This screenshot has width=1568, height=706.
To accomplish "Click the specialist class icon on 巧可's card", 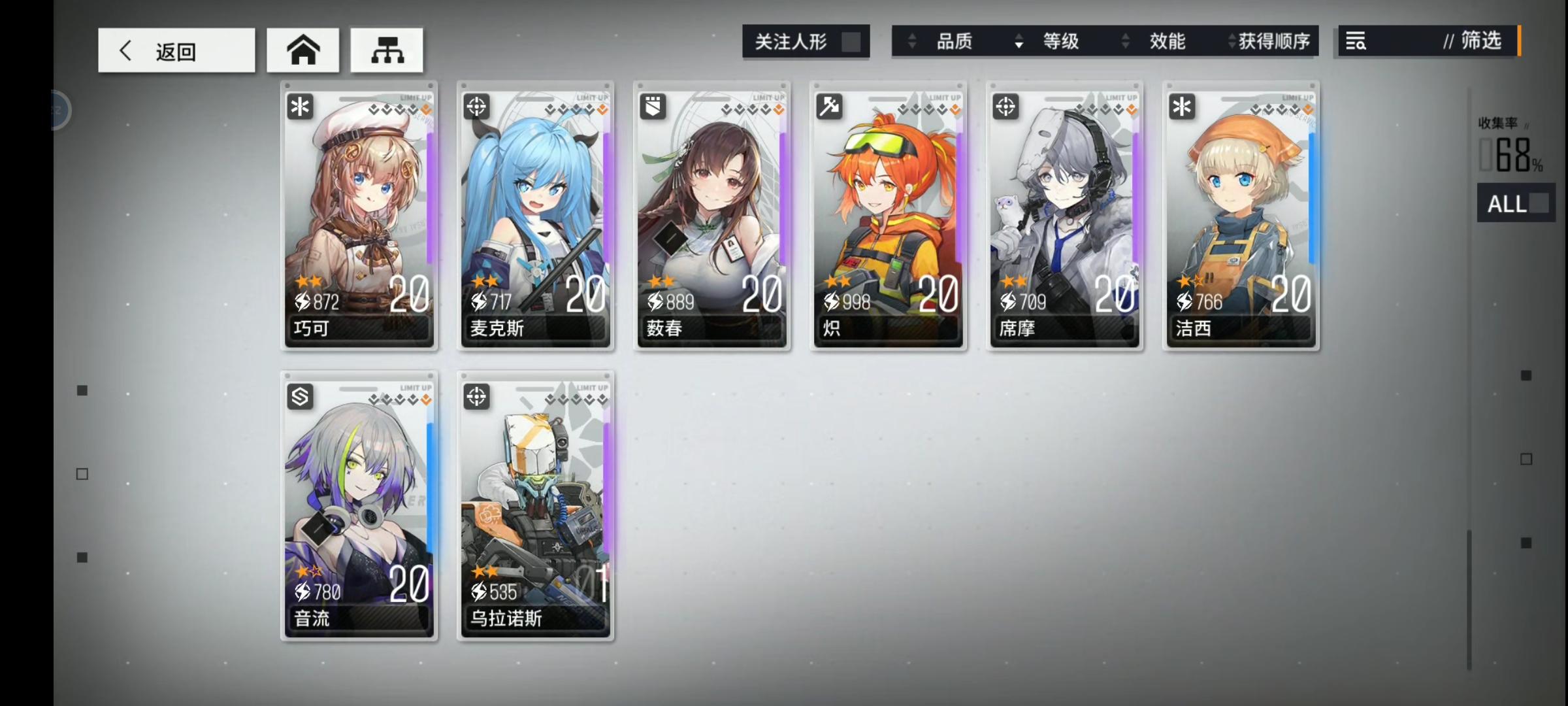I will click(x=299, y=107).
